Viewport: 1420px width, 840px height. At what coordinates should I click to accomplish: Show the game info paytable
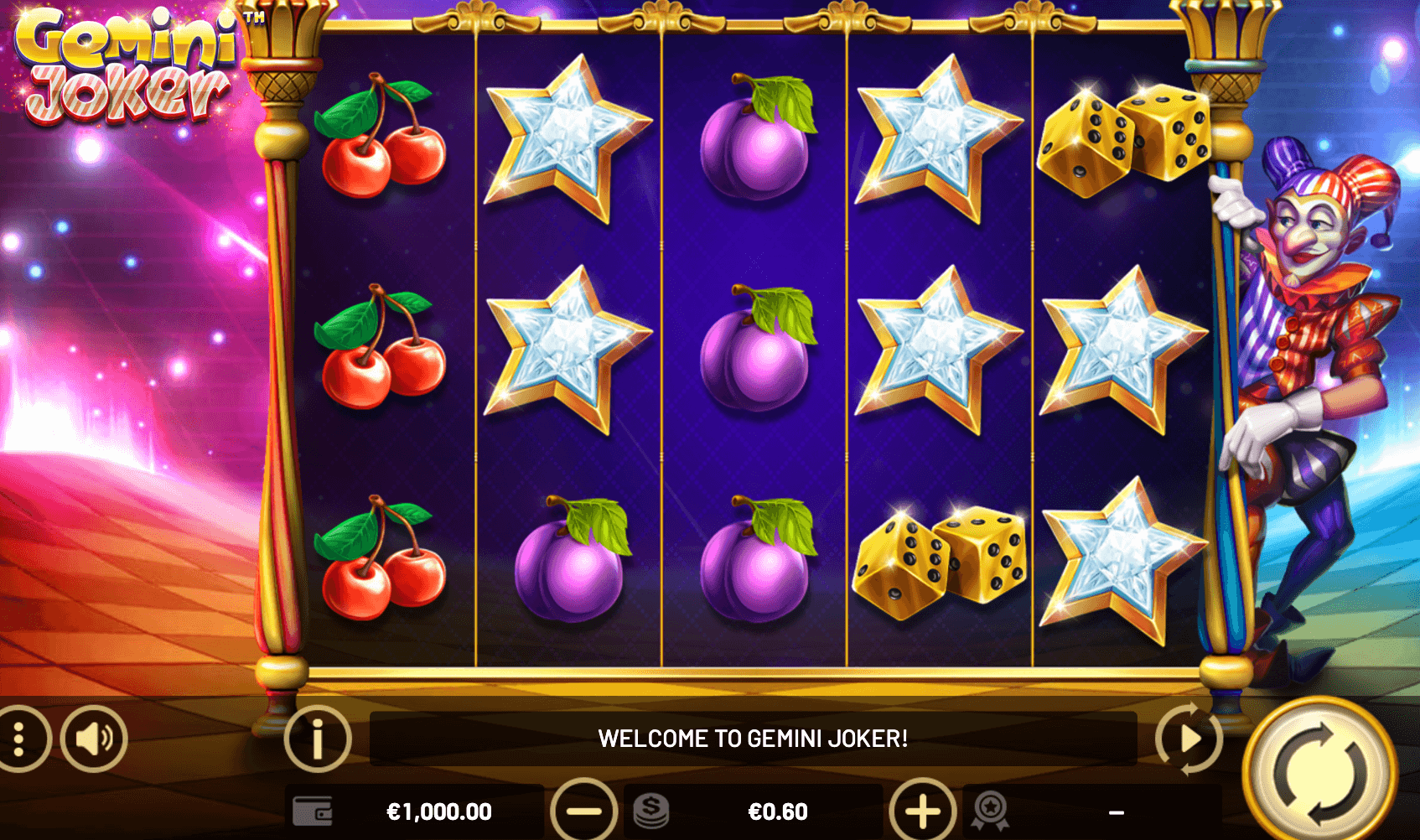[317, 739]
